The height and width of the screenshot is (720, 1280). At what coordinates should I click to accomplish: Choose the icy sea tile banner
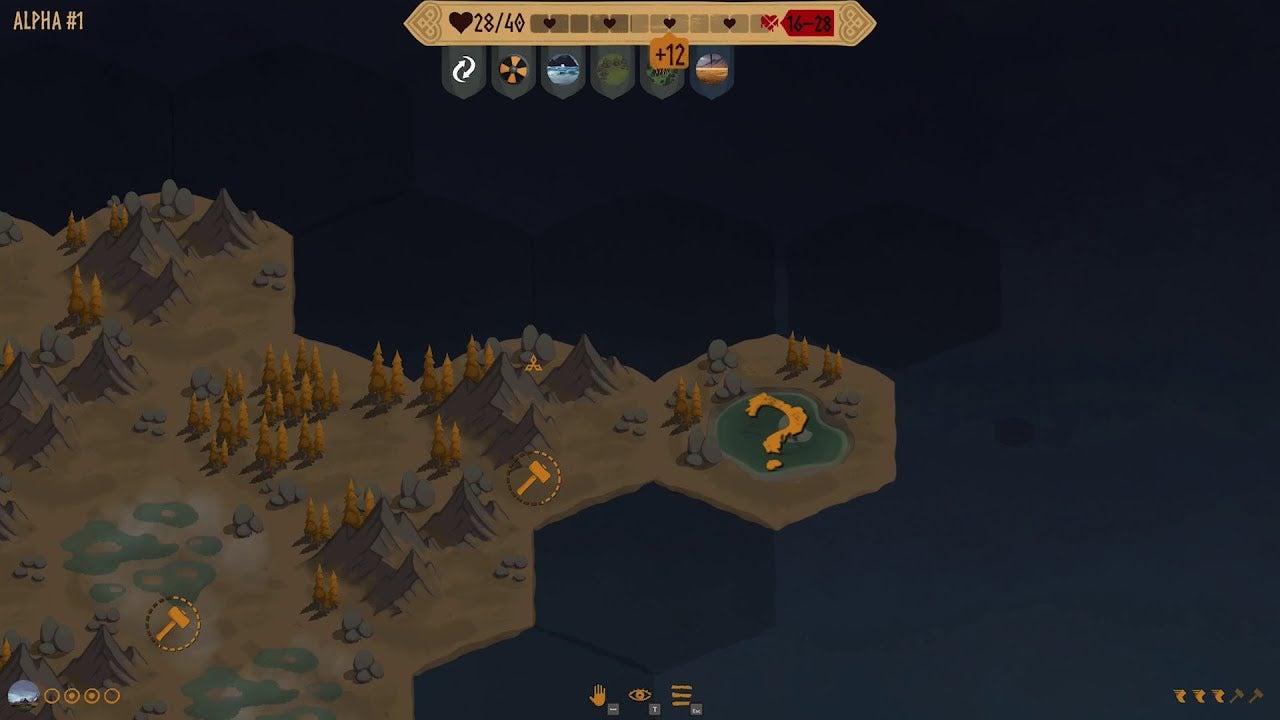(563, 70)
